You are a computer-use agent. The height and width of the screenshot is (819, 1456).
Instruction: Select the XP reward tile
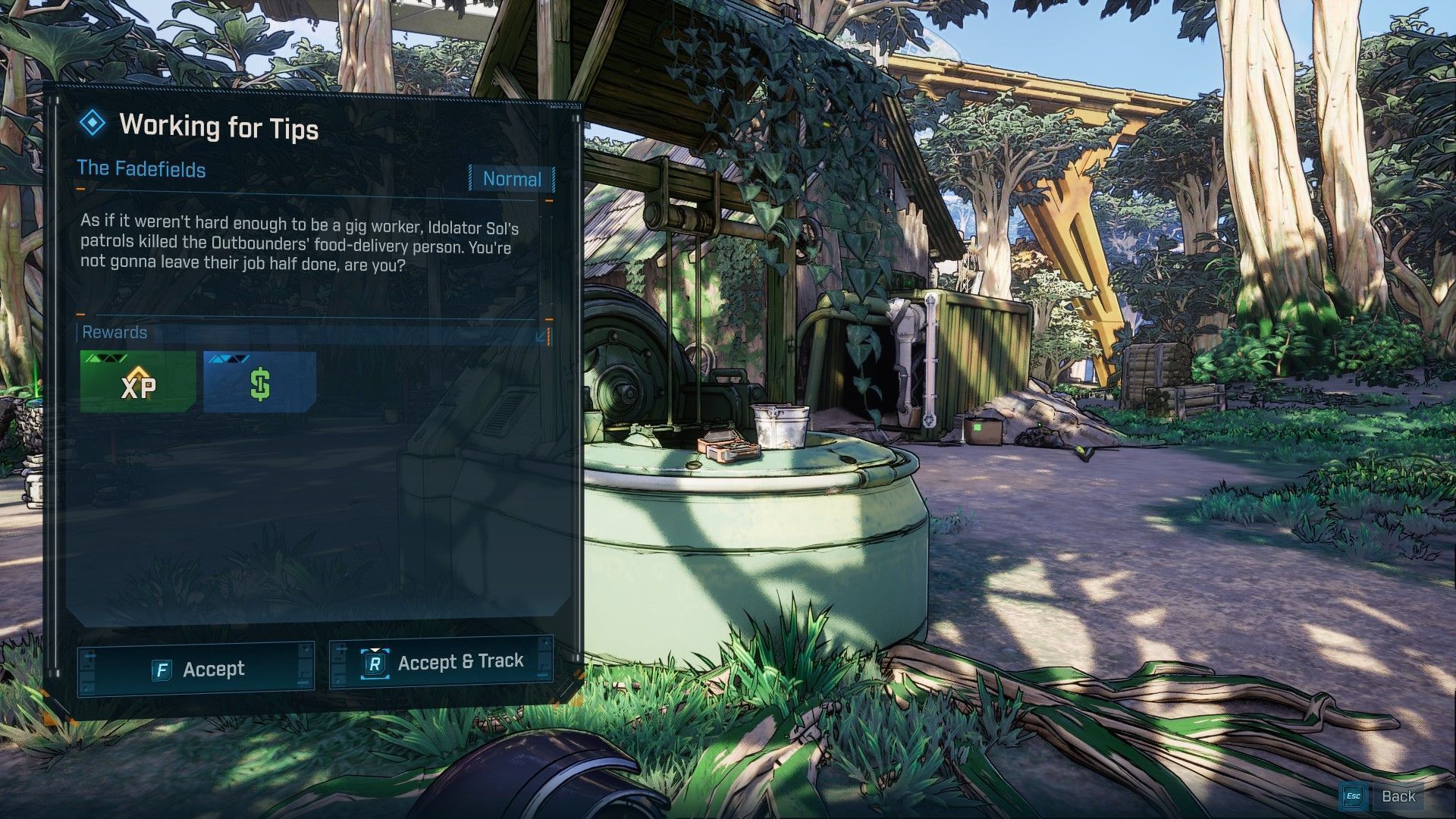point(137,383)
